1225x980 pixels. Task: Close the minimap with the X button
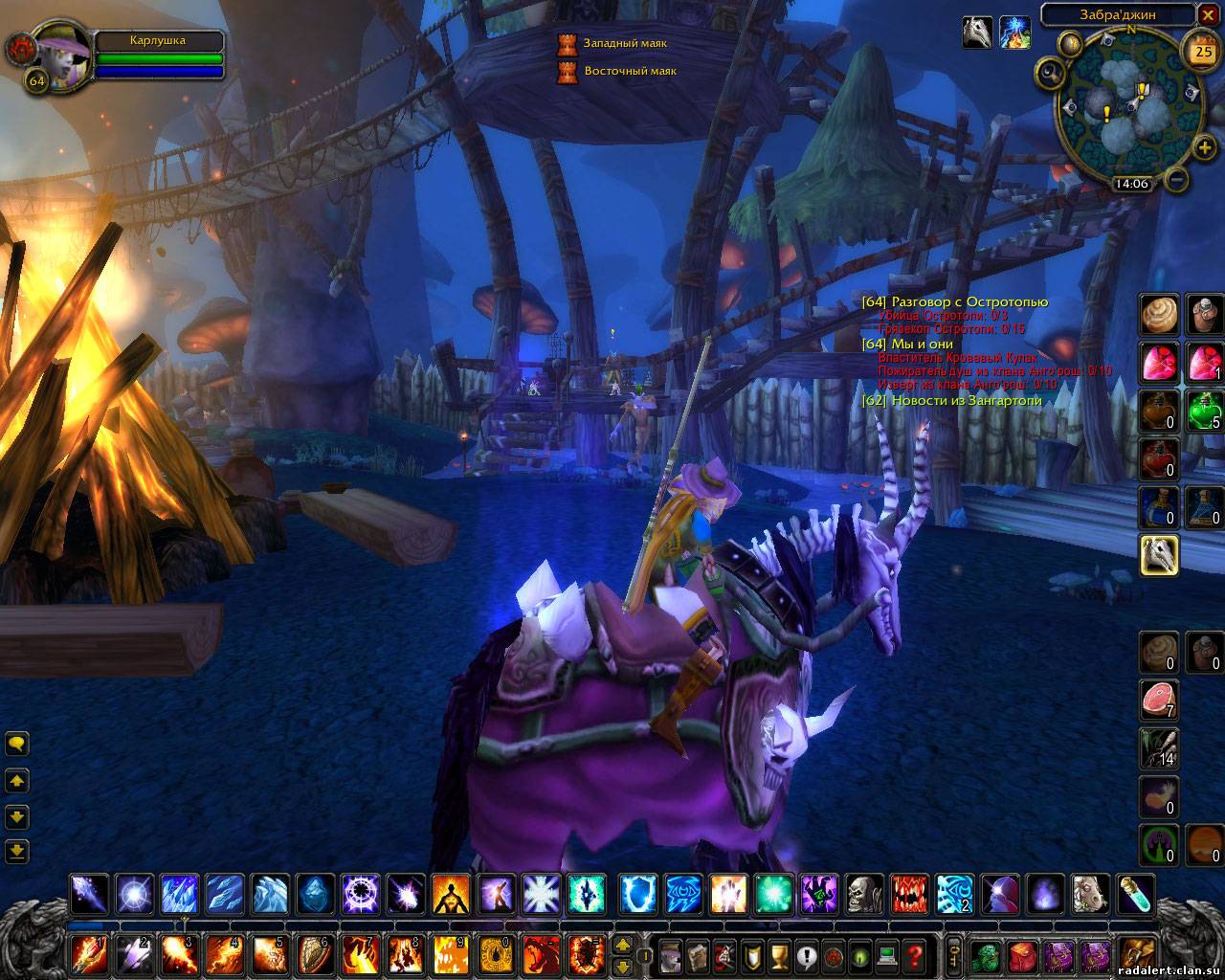tap(1210, 14)
